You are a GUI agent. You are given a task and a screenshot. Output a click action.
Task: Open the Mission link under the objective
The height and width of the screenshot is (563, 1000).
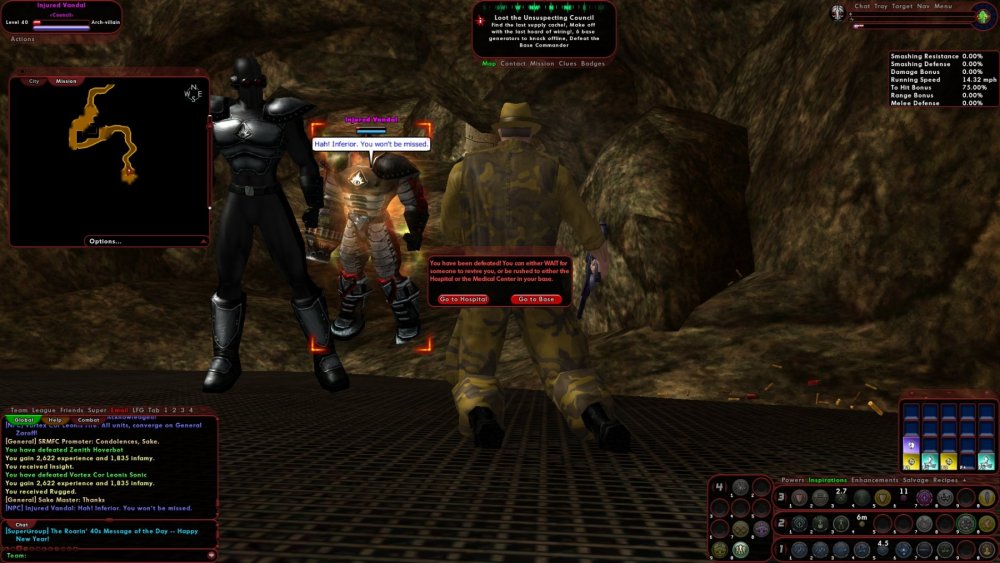pyautogui.click(x=541, y=63)
